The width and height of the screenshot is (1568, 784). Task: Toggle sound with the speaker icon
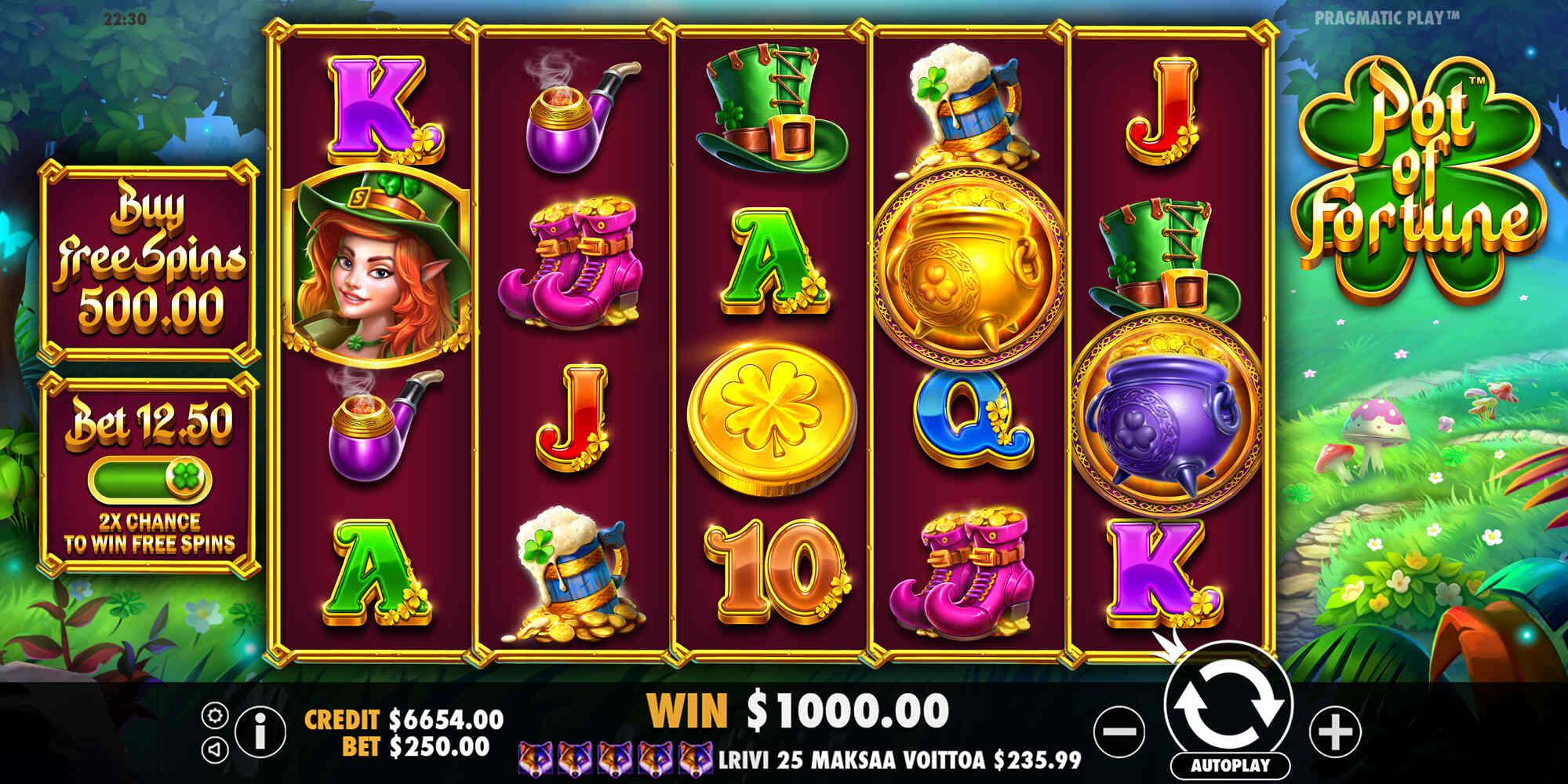(215, 749)
